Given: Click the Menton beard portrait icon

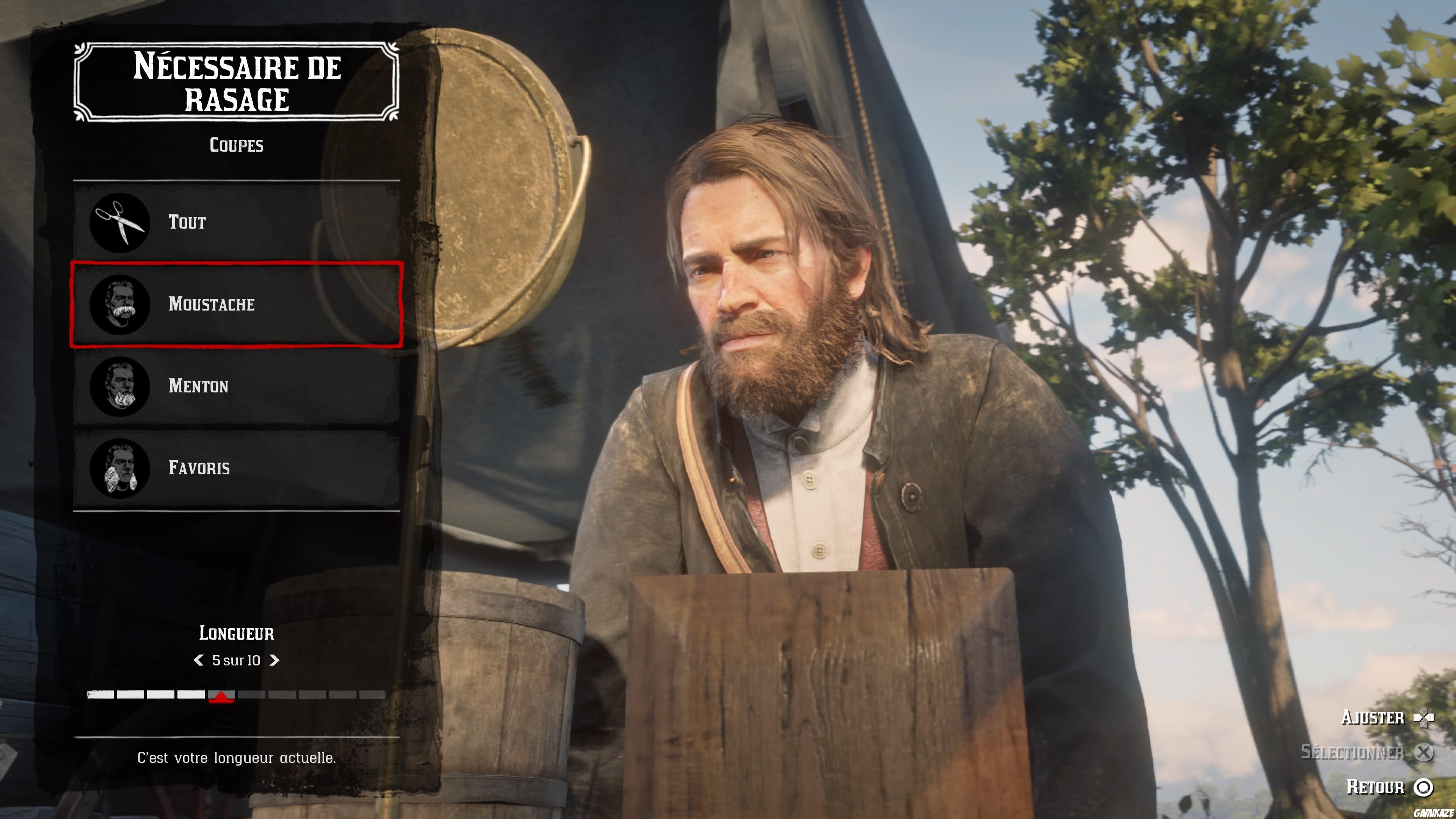Looking at the screenshot, I should point(121,386).
